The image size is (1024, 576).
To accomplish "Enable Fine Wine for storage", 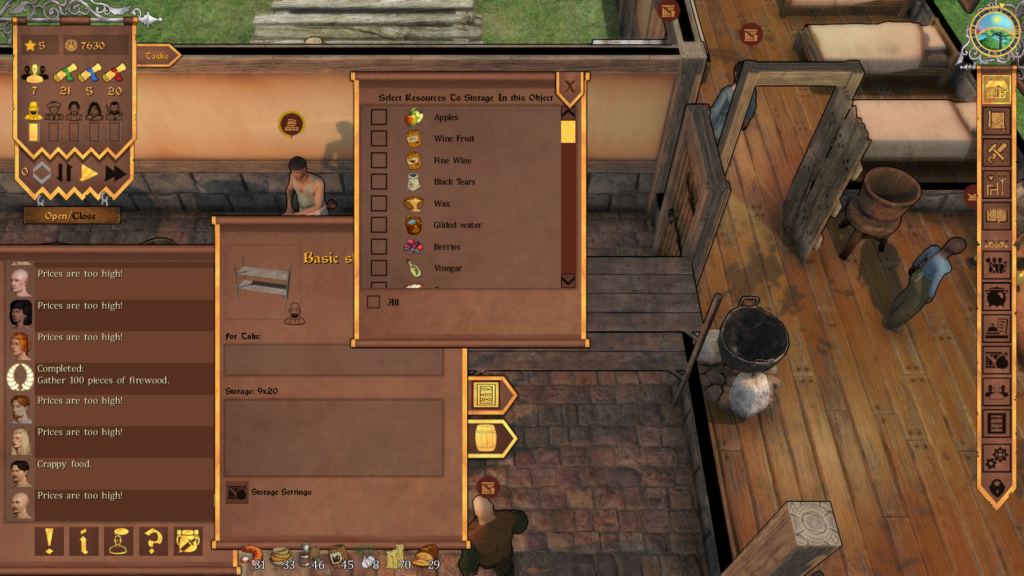I will (379, 160).
